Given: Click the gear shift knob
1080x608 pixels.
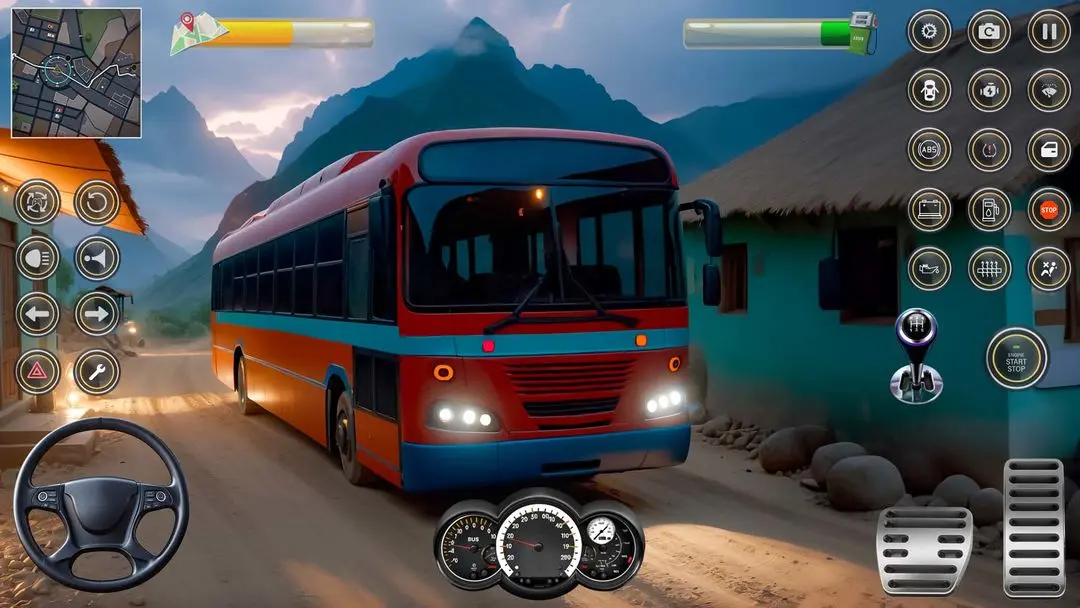Looking at the screenshot, I should pyautogui.click(x=916, y=355).
